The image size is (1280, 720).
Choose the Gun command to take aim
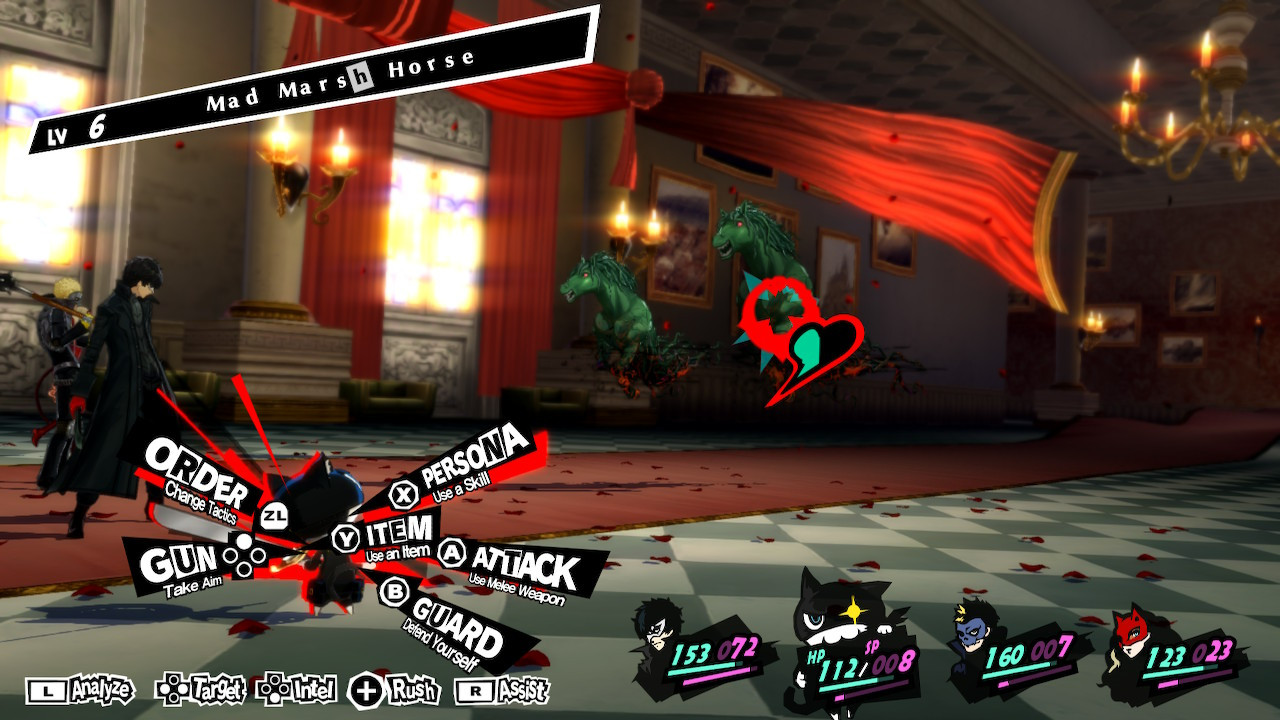(x=180, y=556)
